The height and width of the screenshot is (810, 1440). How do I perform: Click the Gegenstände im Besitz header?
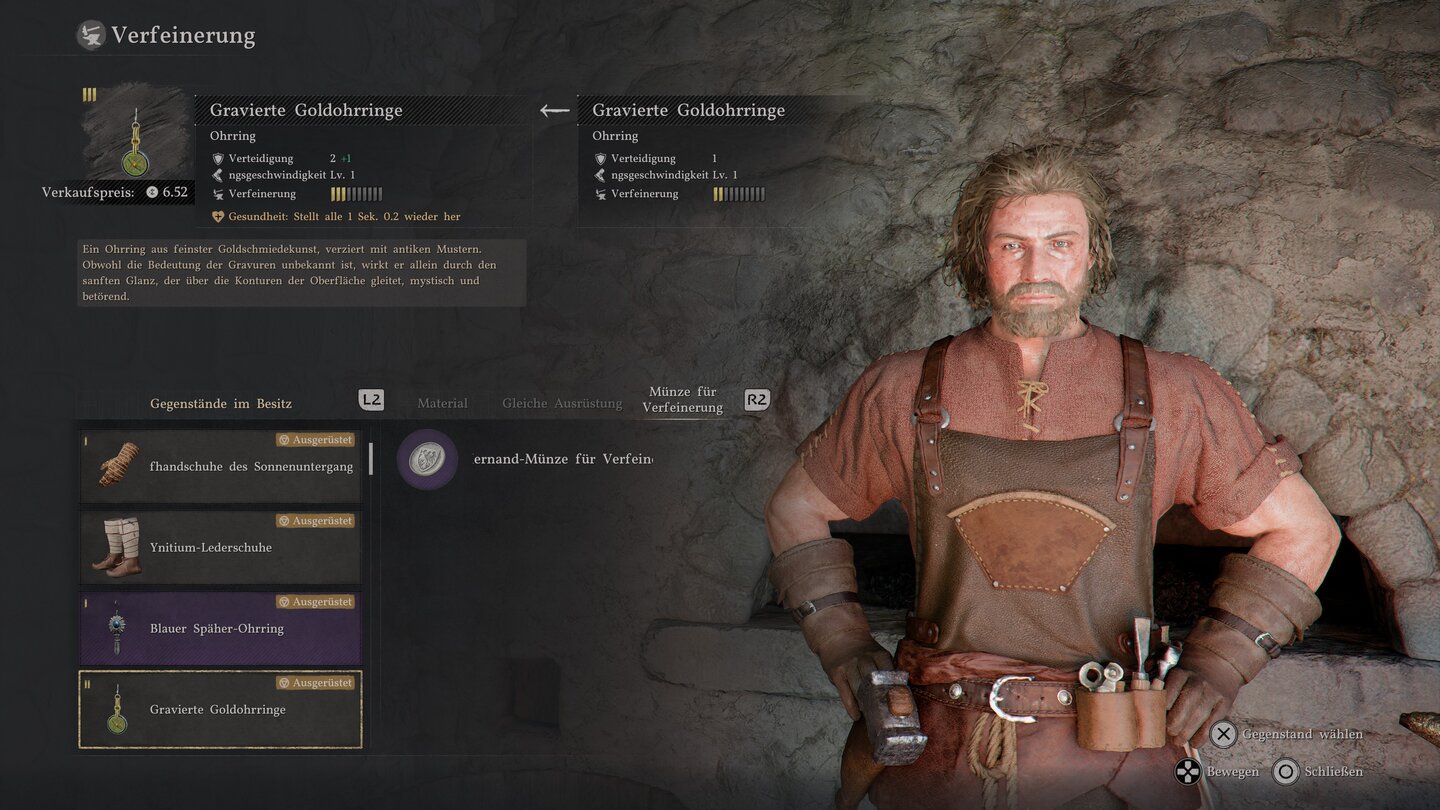[221, 403]
